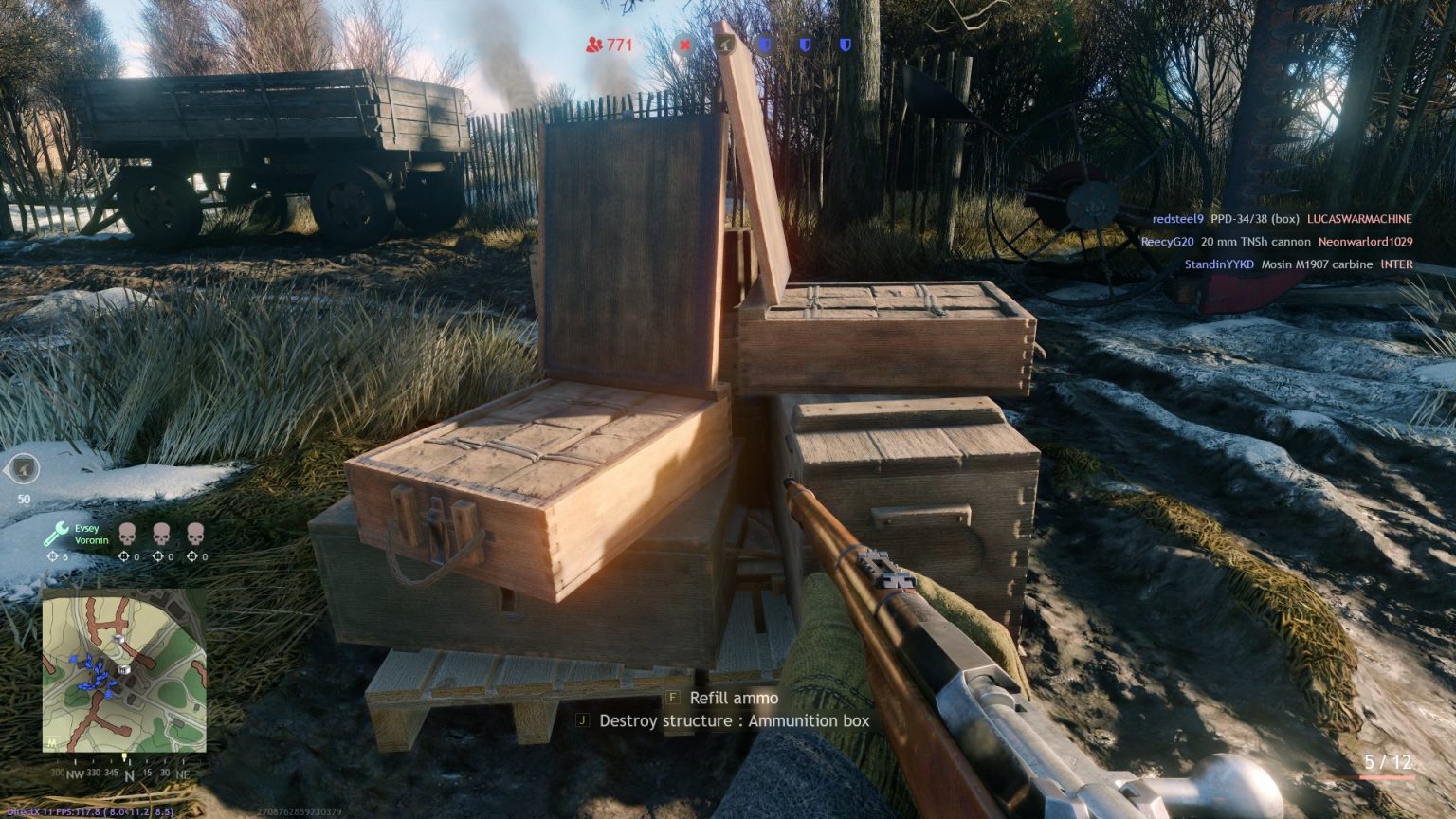Image resolution: width=1456 pixels, height=819 pixels.
Task: Click the red team tickets soldier icon
Action: tap(595, 44)
